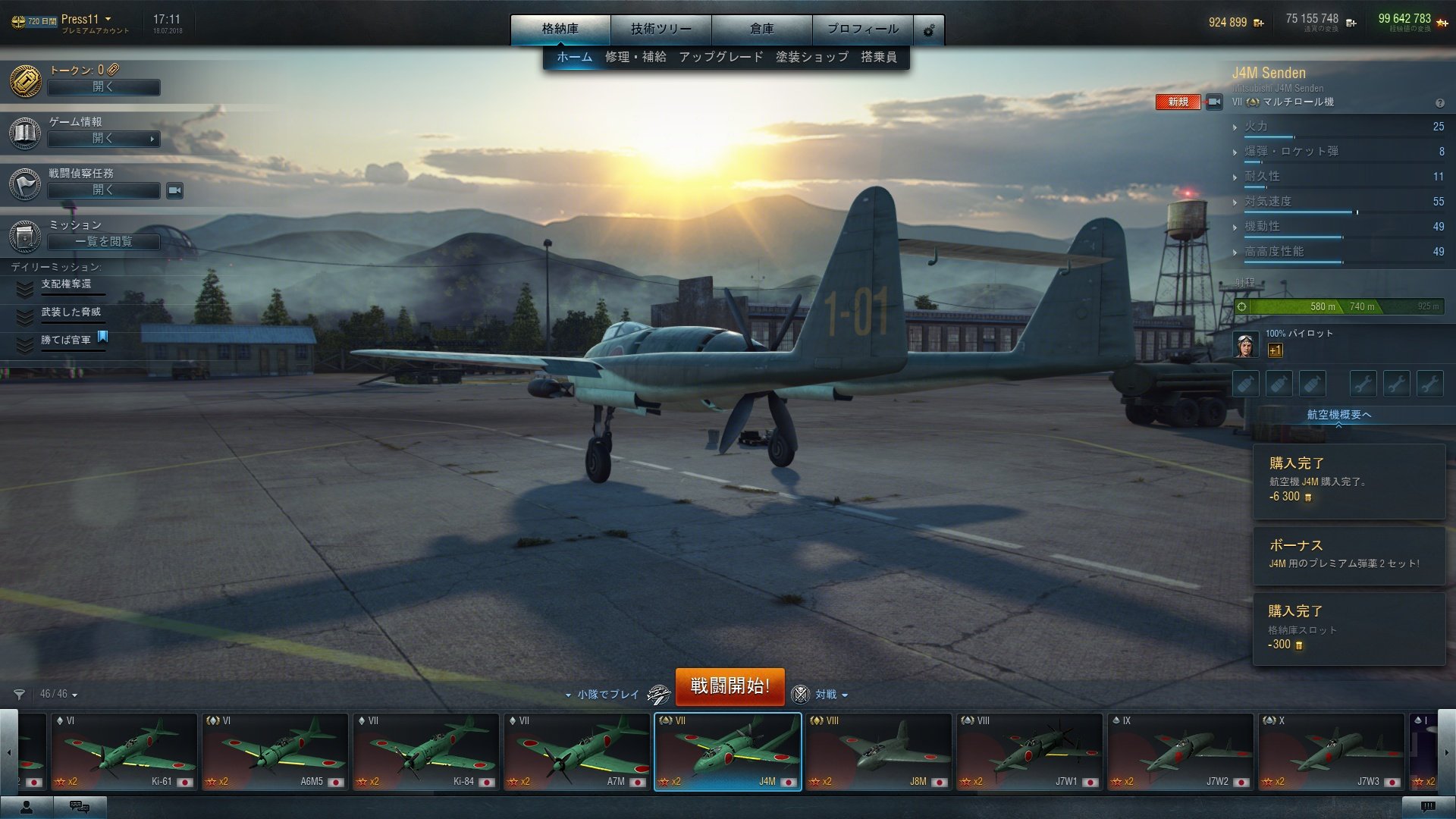Image resolution: width=1456 pixels, height=819 pixels.
Task: Select the J4M aircraft thumbnail in carousel
Action: (726, 751)
